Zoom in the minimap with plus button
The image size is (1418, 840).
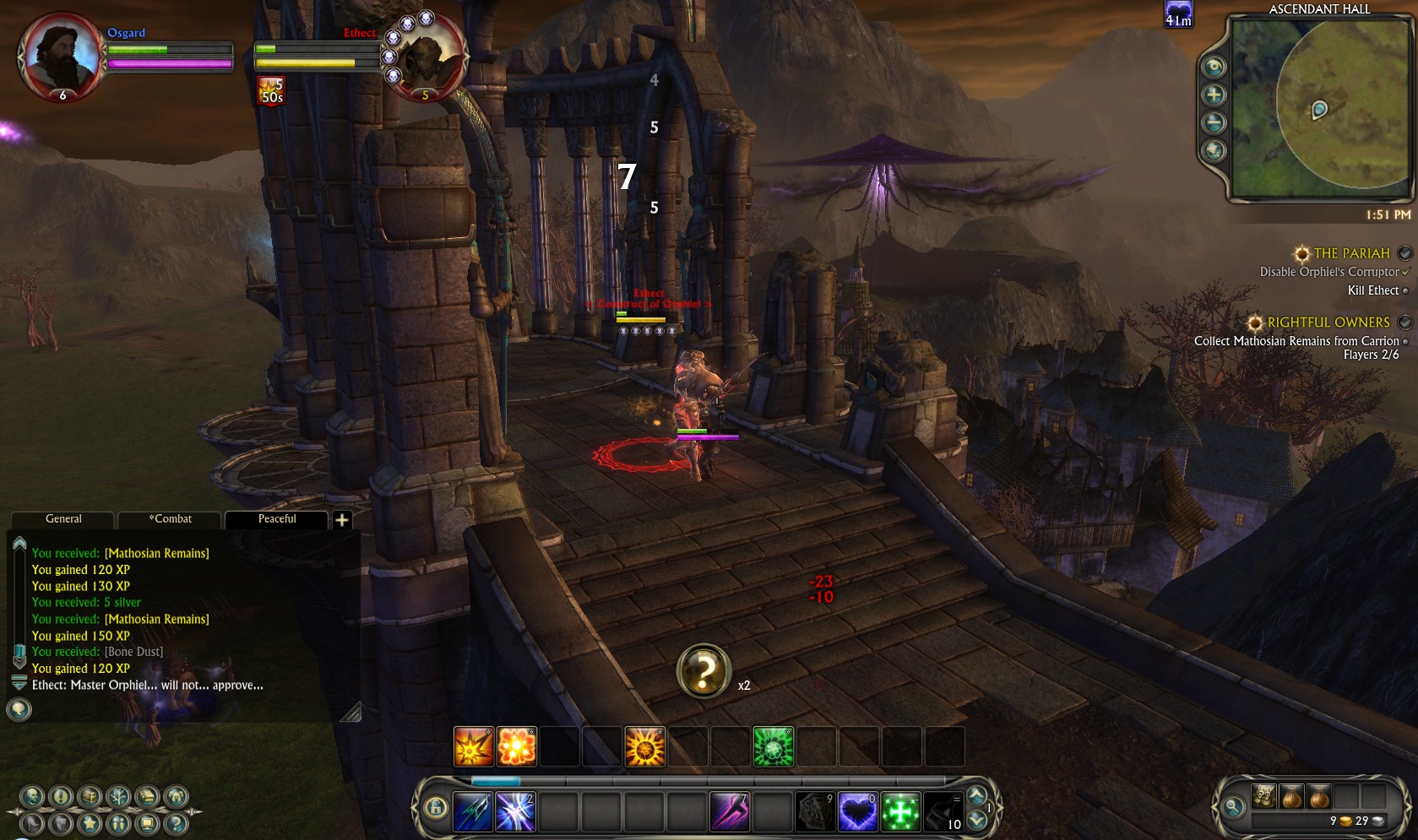click(1214, 95)
